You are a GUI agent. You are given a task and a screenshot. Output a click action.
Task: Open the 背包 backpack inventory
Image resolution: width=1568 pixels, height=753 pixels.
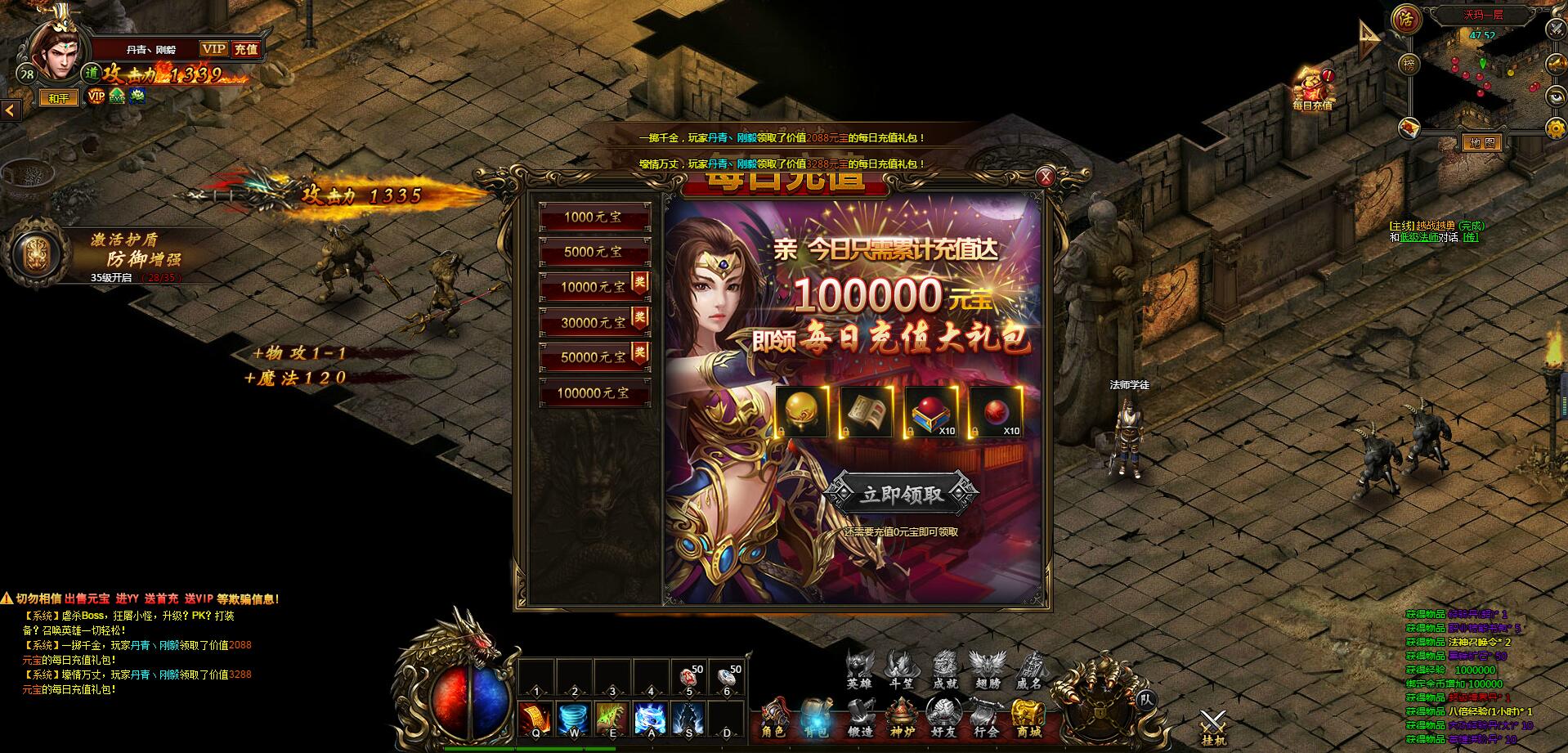point(816,718)
